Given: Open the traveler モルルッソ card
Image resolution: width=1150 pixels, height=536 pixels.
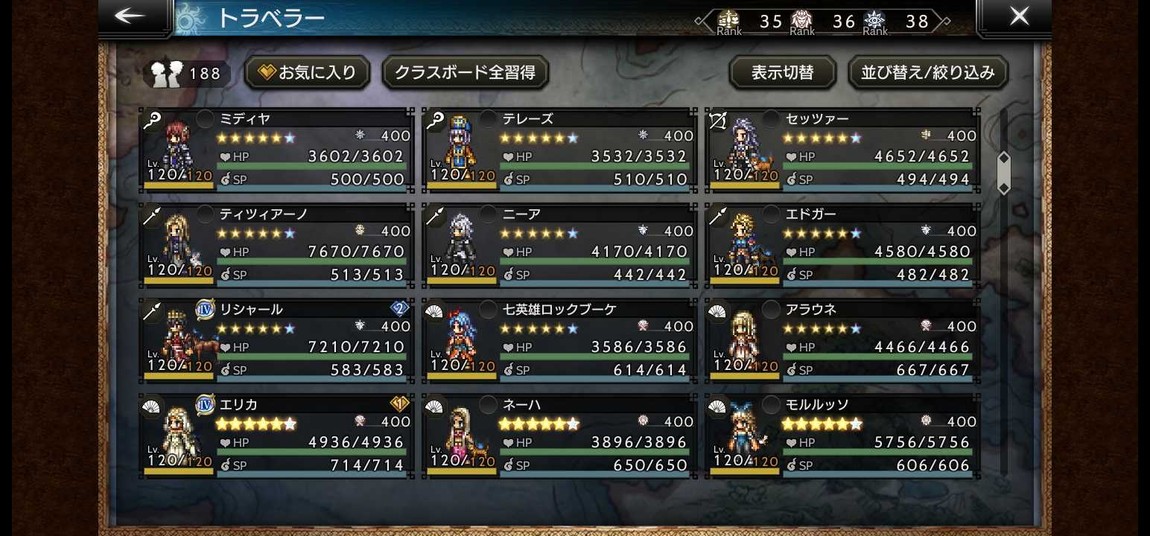Looking at the screenshot, I should tap(842, 434).
